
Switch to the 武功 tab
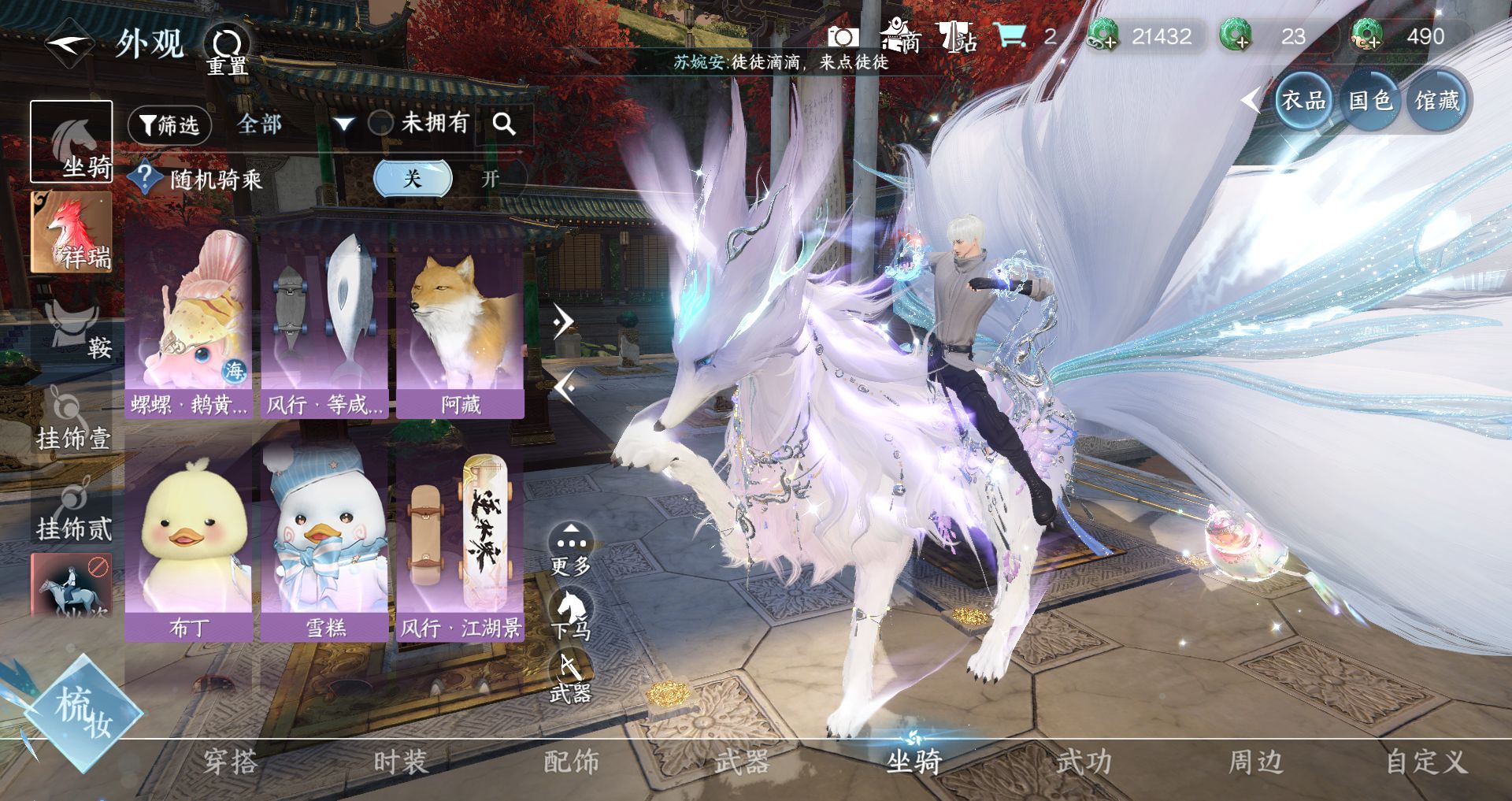tap(1084, 762)
